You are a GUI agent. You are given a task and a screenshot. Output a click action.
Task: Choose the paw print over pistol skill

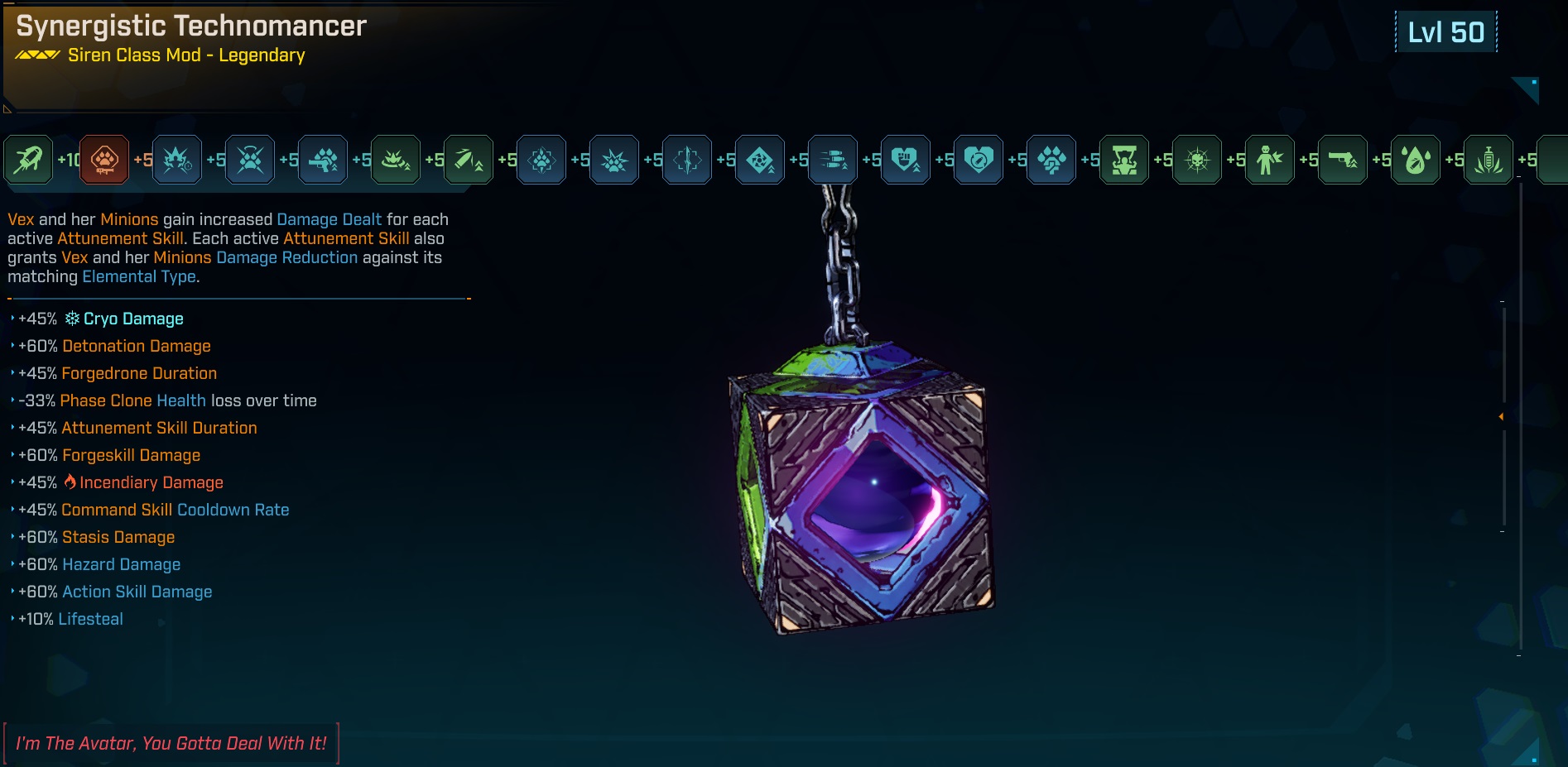[x=323, y=159]
